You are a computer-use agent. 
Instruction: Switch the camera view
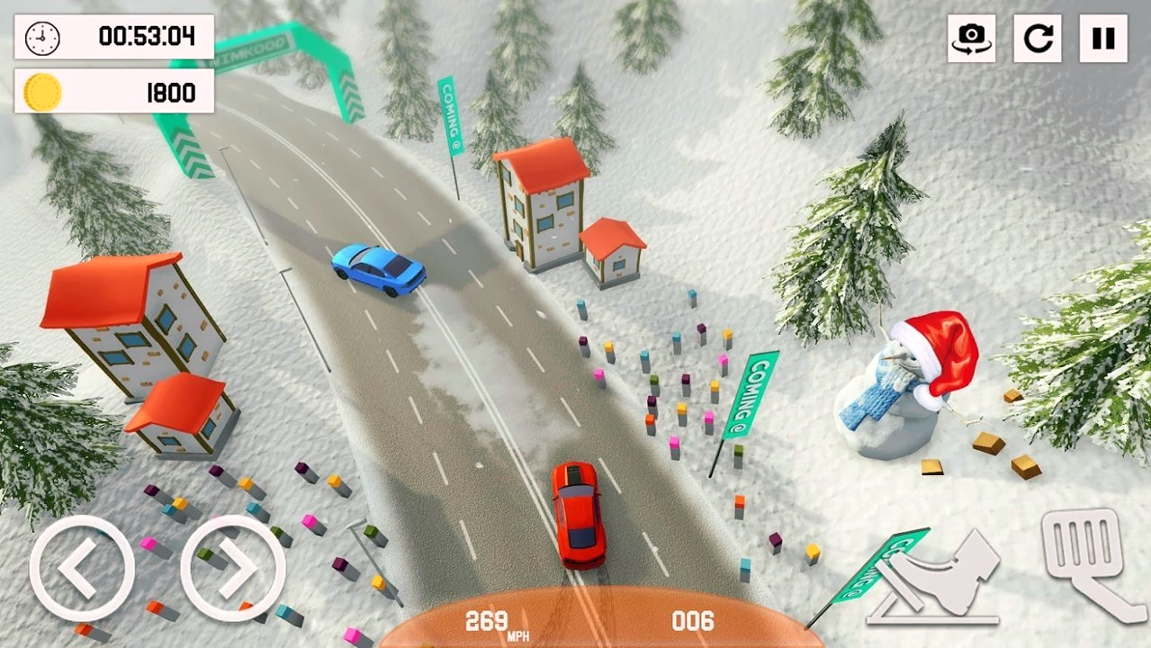tap(971, 39)
